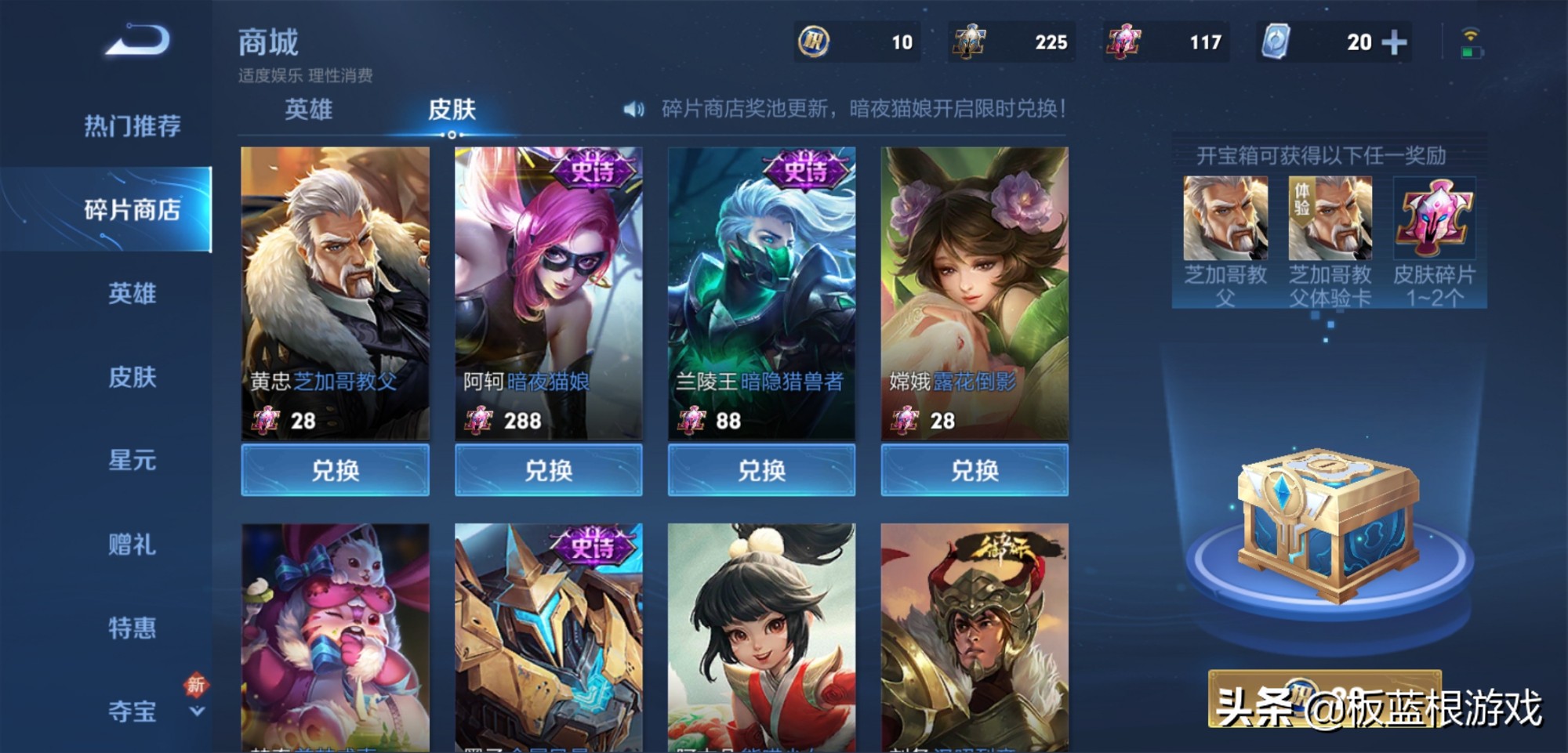1568x753 pixels.
Task: Open the 热门推荐 shop section
Action: pos(132,126)
